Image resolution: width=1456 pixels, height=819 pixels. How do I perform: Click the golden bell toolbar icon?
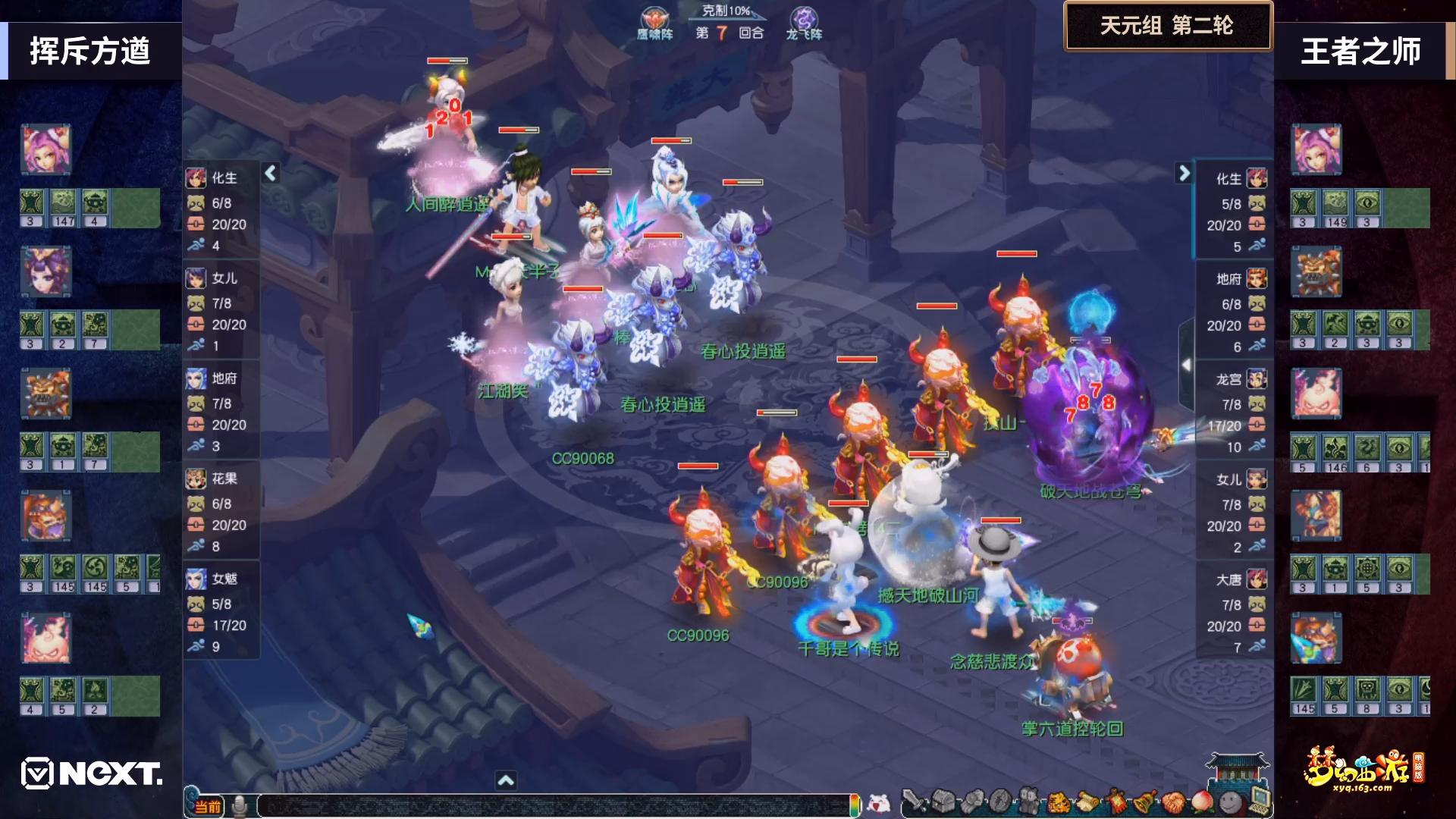[1144, 802]
